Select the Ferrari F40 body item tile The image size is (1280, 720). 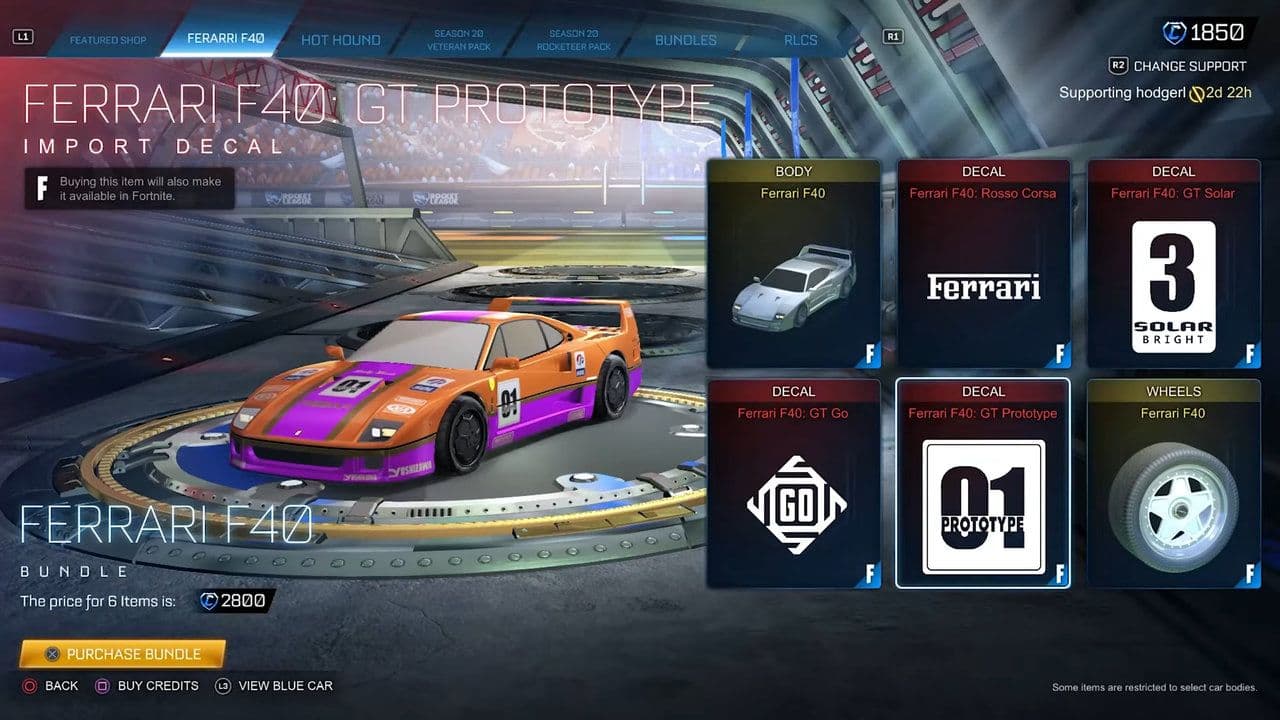tap(793, 264)
